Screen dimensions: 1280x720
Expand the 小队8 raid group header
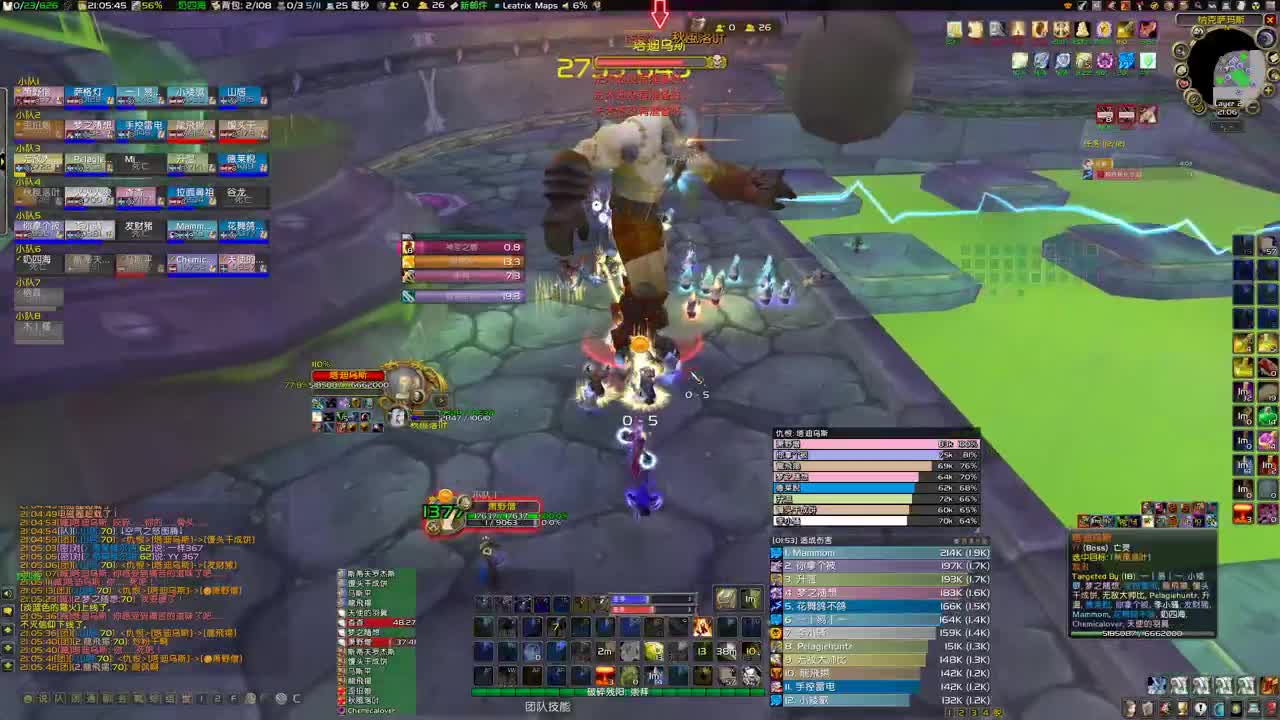(30, 315)
